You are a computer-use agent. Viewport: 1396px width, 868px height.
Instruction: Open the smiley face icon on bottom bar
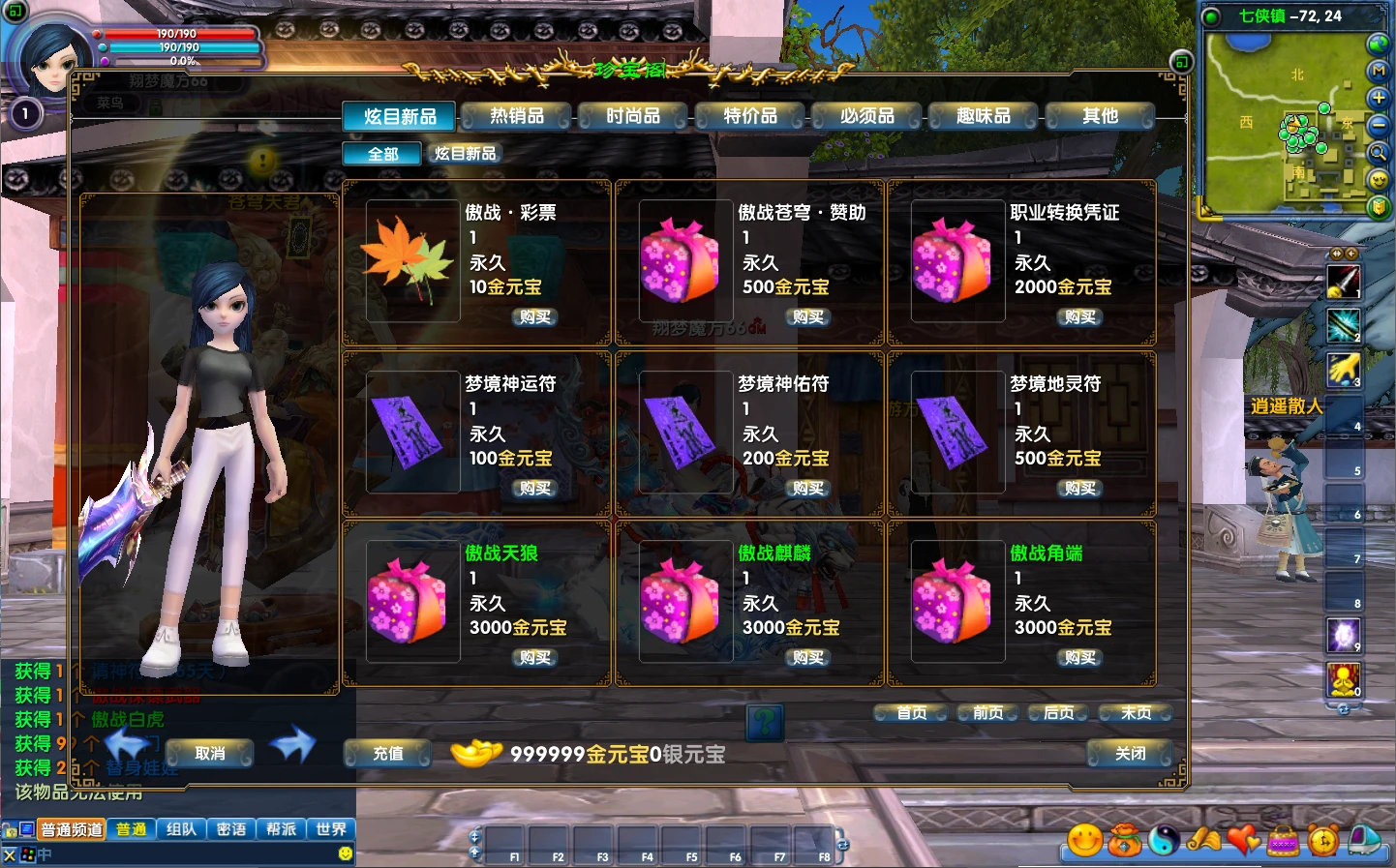click(1084, 840)
